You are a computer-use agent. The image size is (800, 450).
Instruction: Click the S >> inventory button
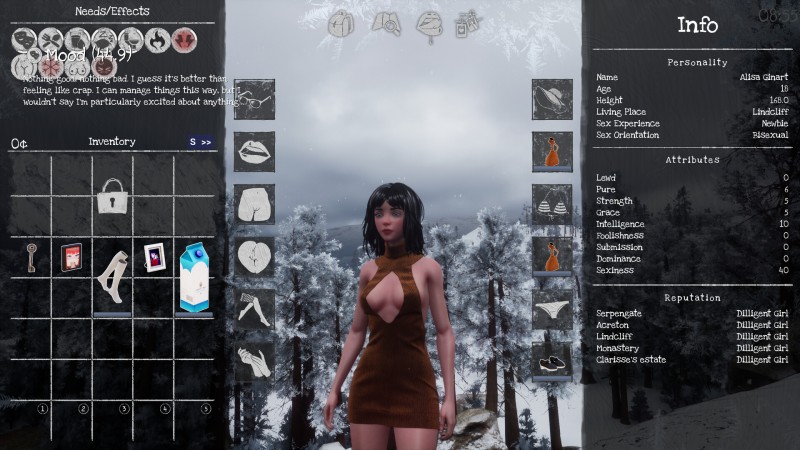(x=200, y=143)
